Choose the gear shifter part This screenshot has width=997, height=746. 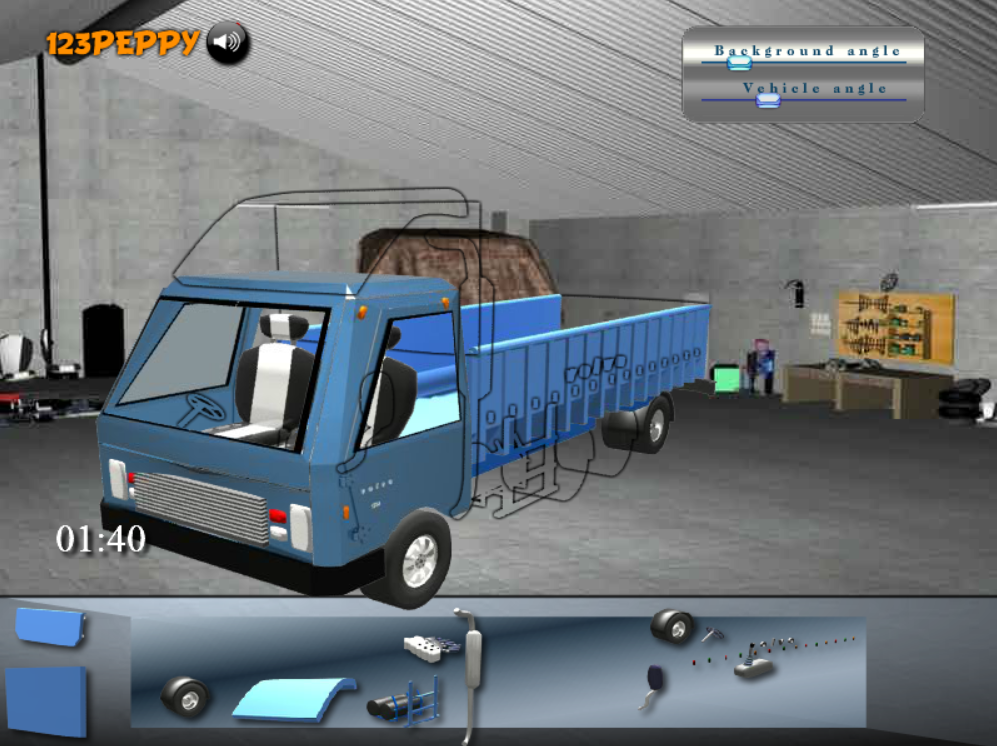coord(754,665)
